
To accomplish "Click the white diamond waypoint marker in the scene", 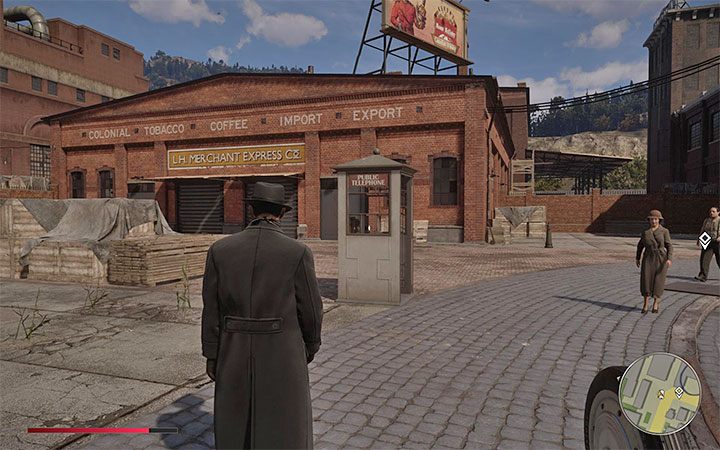I will (704, 239).
